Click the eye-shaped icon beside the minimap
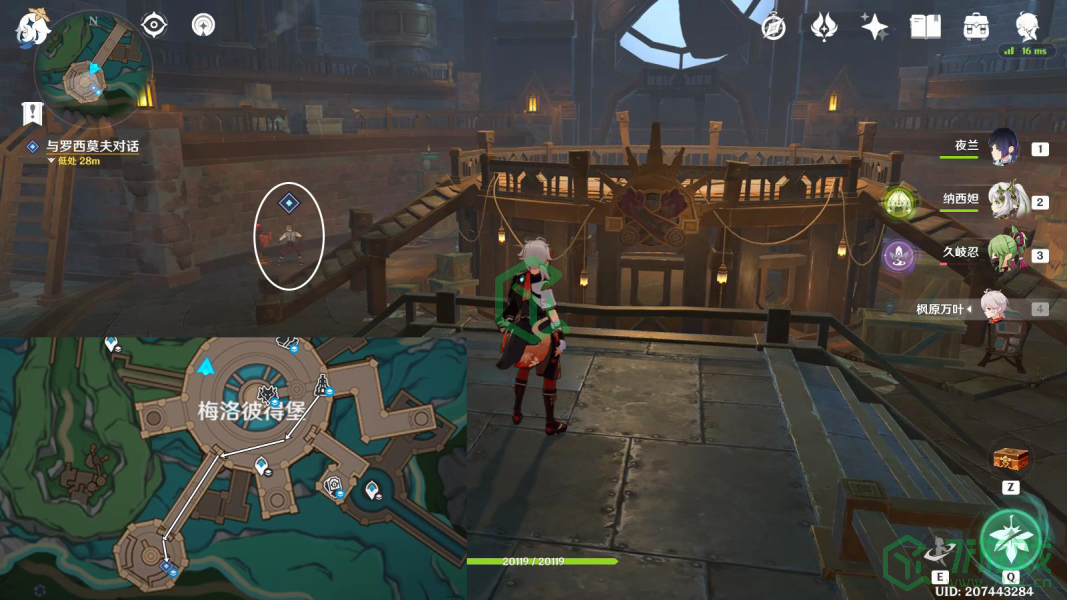 154,24
